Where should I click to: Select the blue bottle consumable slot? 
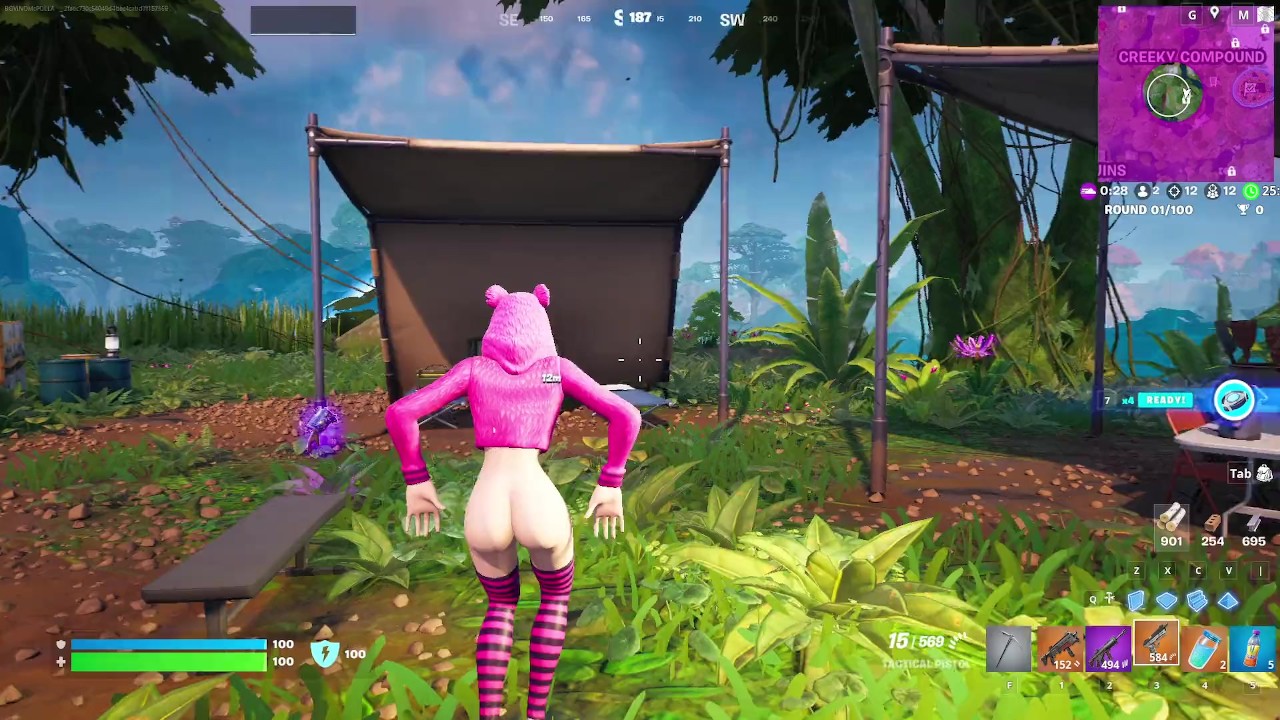[x=1253, y=648]
